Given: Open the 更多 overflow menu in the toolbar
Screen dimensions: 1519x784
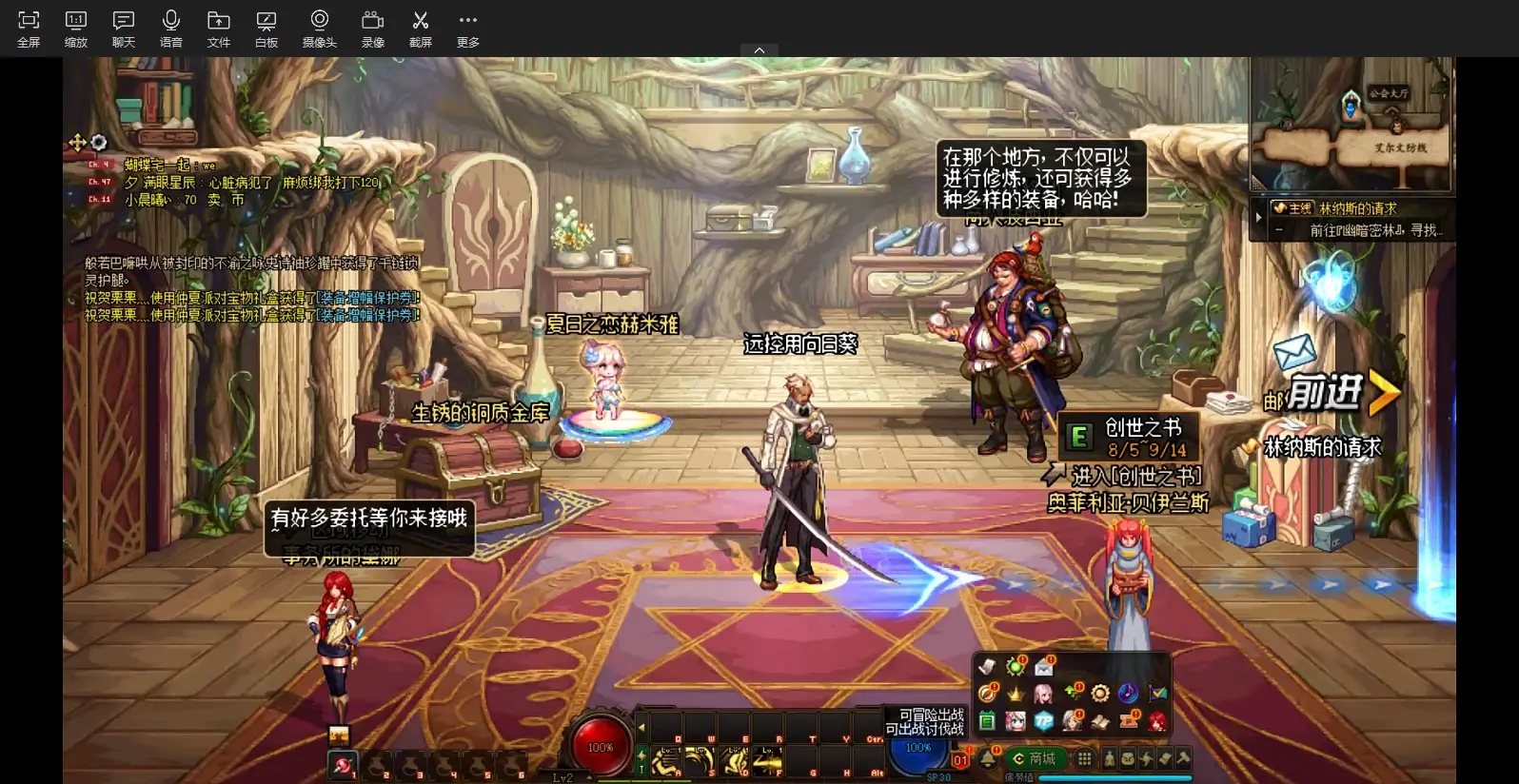Looking at the screenshot, I should point(466,29).
